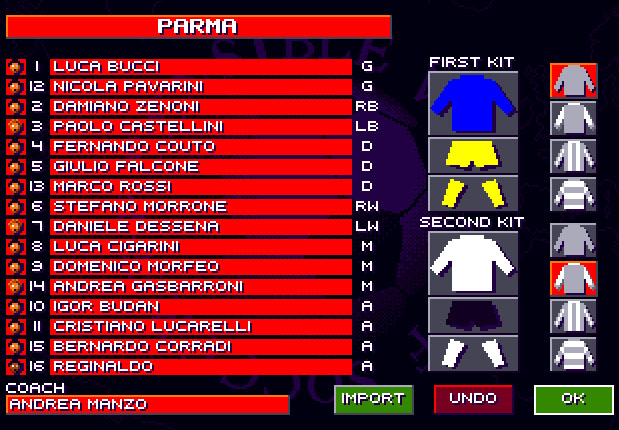Change the white second kit socks
The image size is (619, 430).
pos(472,353)
